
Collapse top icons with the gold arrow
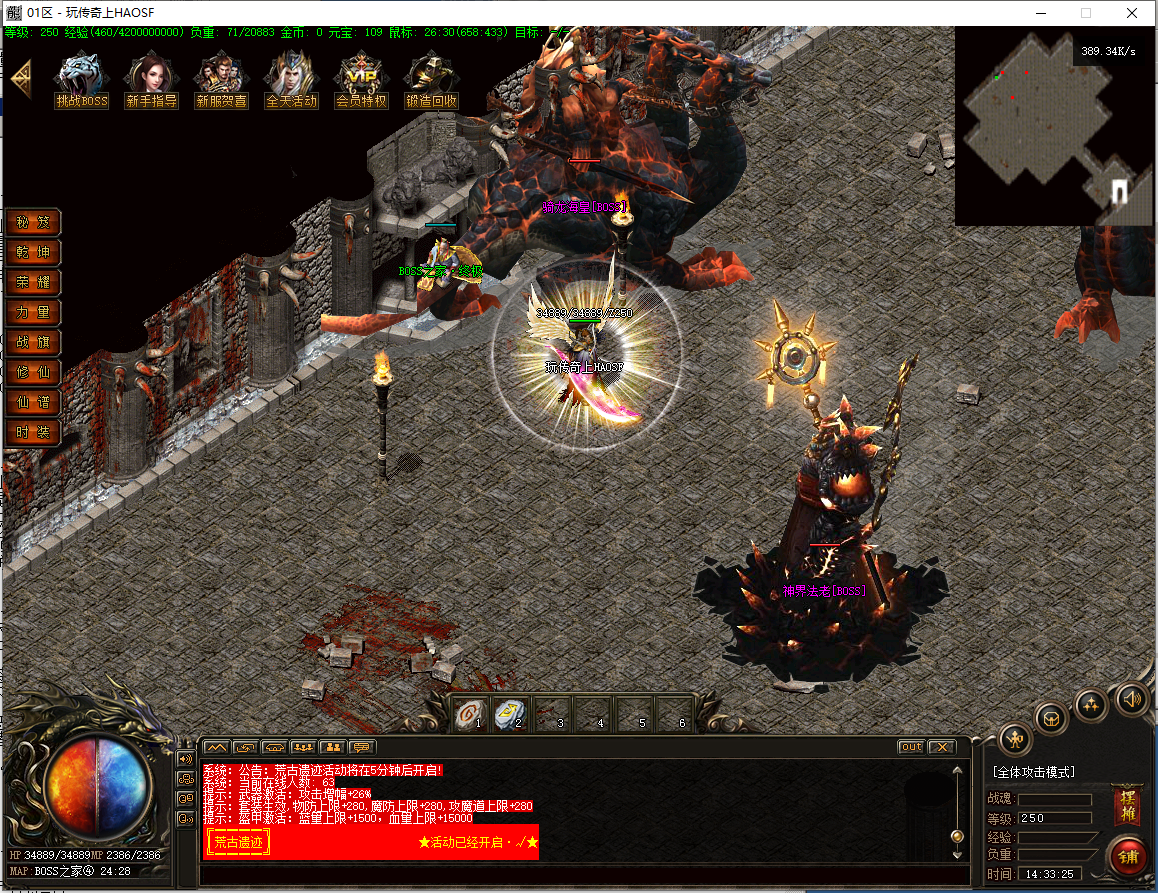tap(20, 78)
